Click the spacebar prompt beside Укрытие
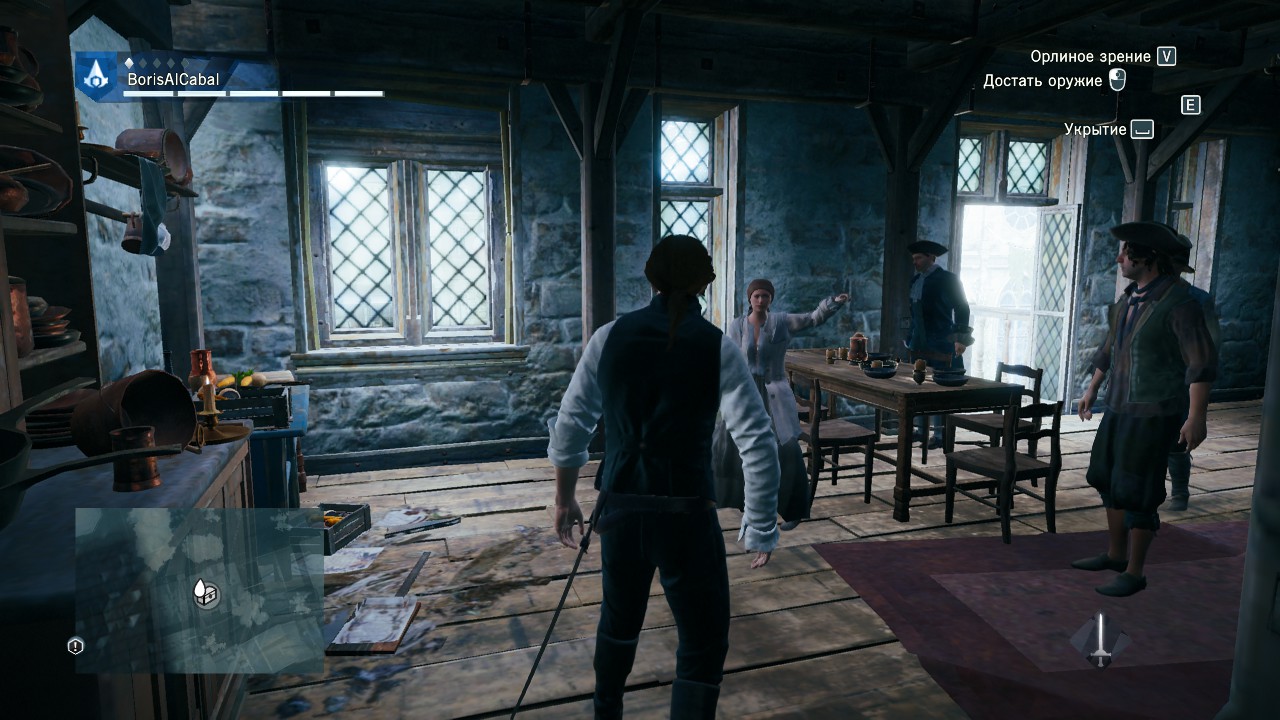 1140,129
